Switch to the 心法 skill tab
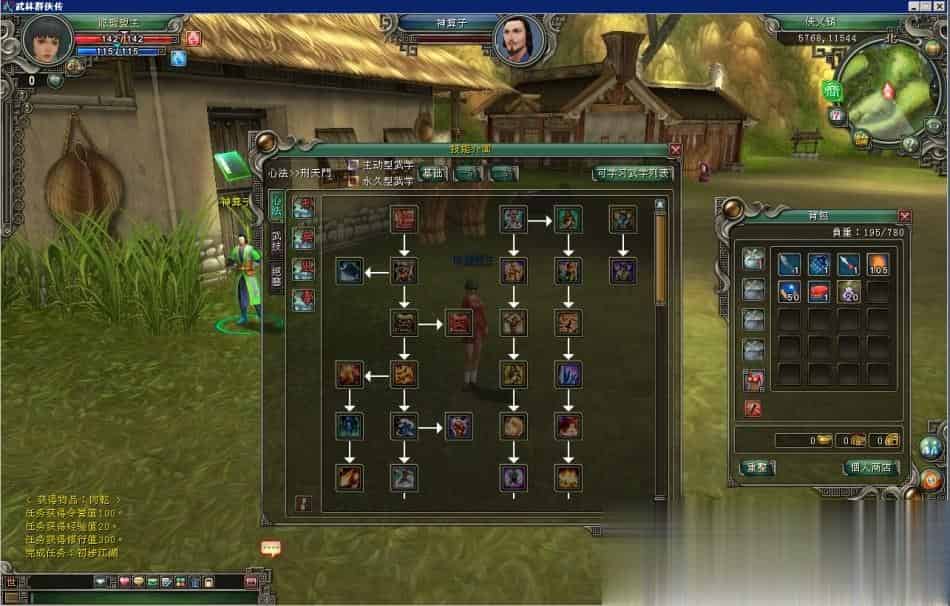The height and width of the screenshot is (606, 950). (276, 208)
